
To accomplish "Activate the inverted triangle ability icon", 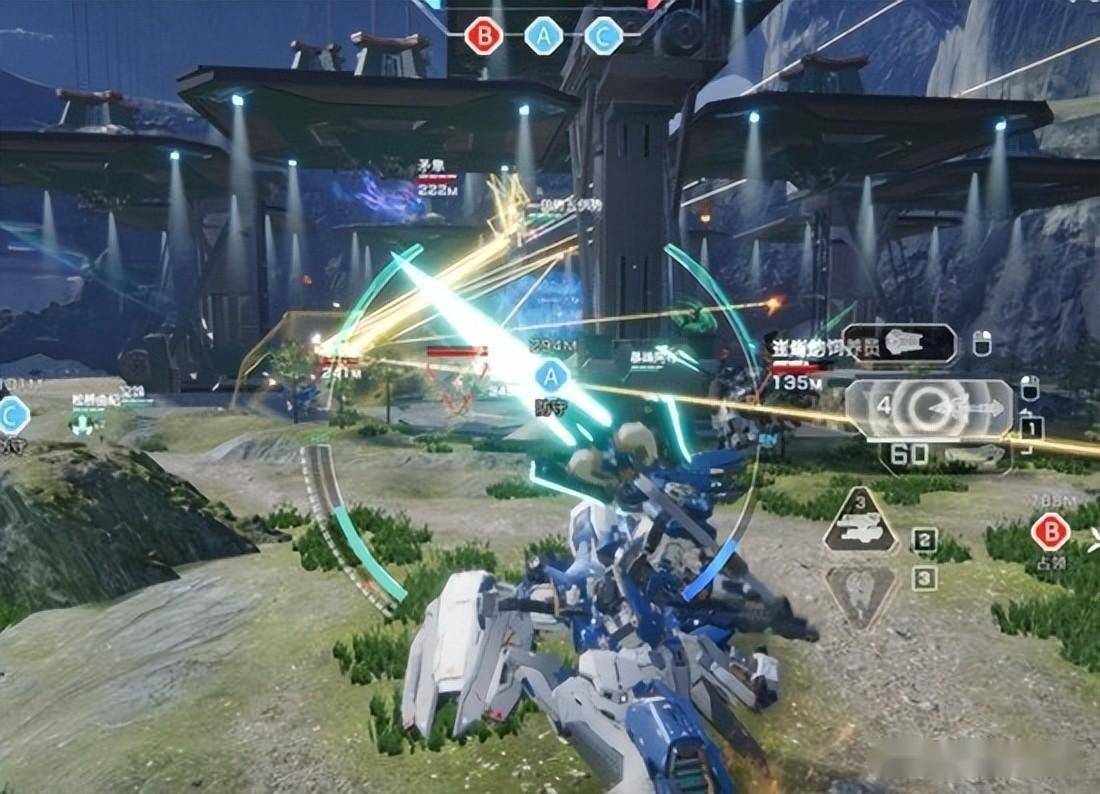I will pyautogui.click(x=860, y=596).
